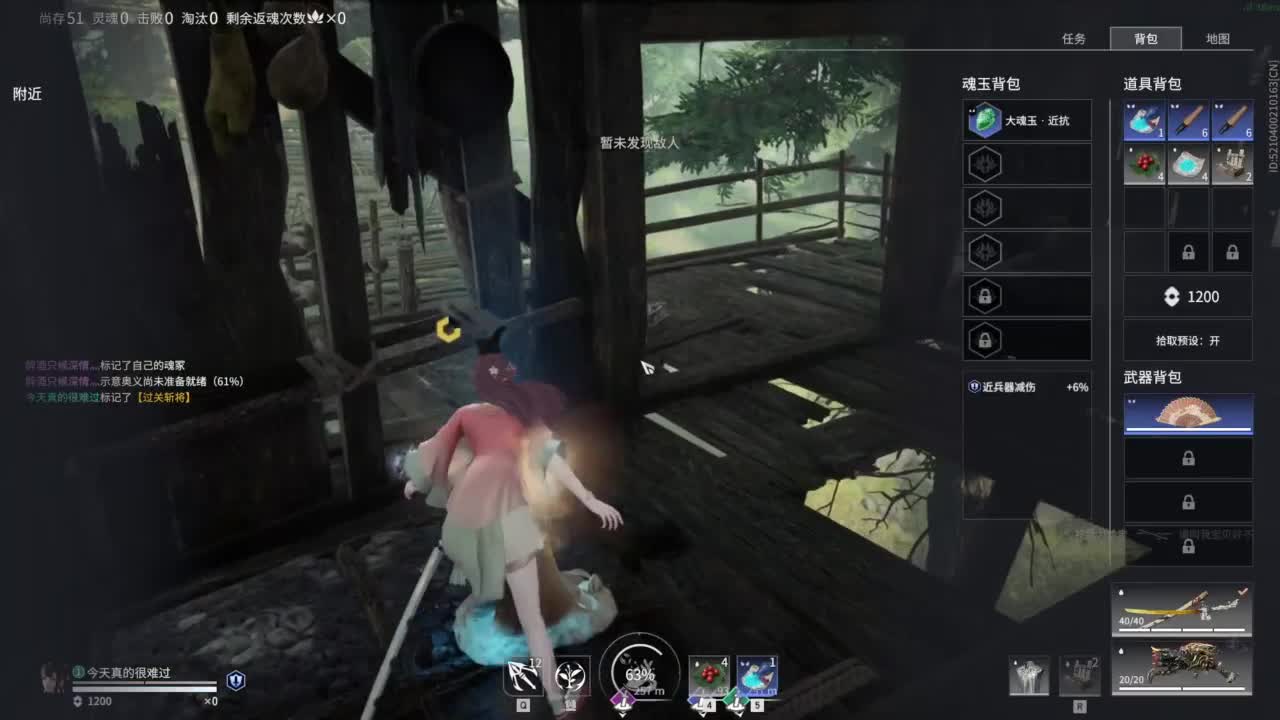
Task: Click the glove armor item near the R key
Action: (x=1028, y=673)
